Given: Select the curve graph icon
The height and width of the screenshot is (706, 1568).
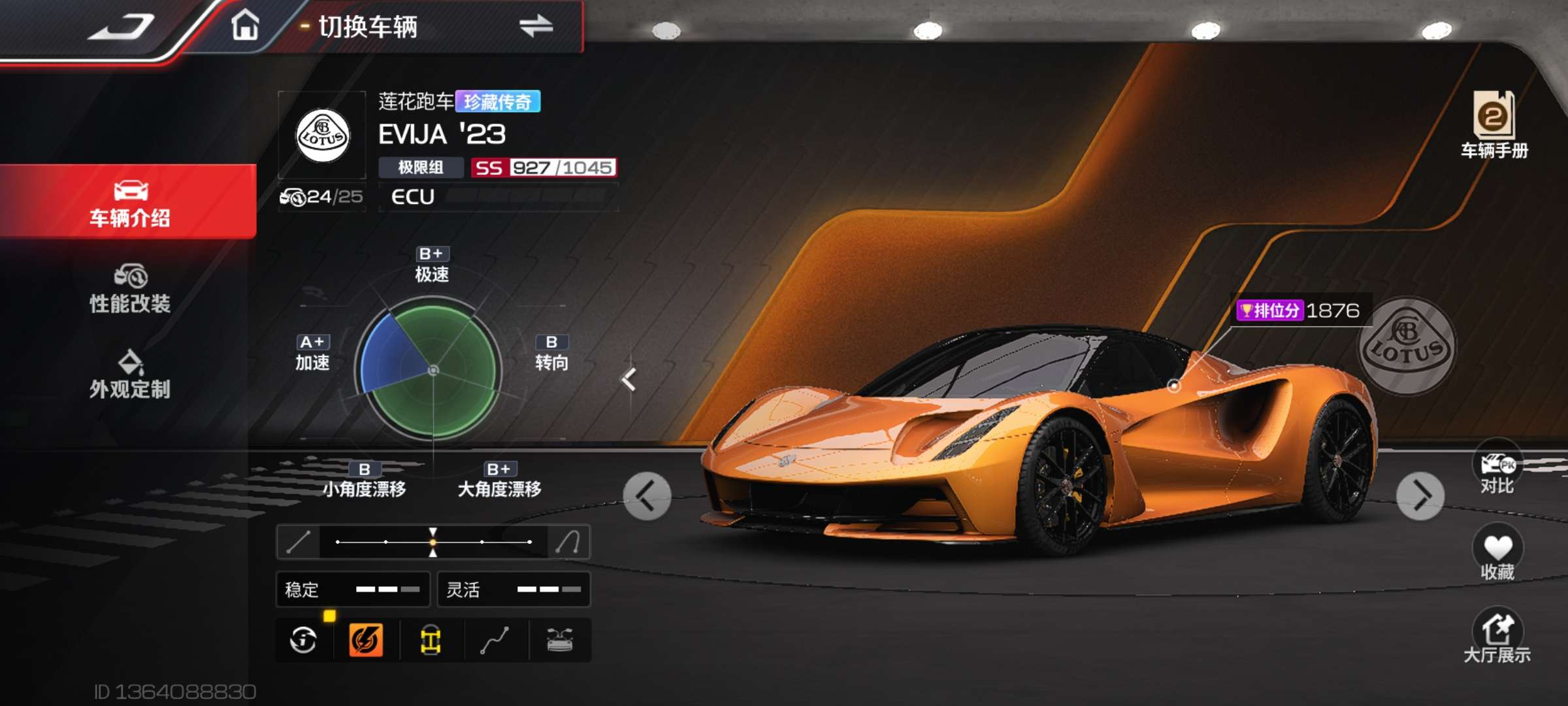Looking at the screenshot, I should [495, 640].
